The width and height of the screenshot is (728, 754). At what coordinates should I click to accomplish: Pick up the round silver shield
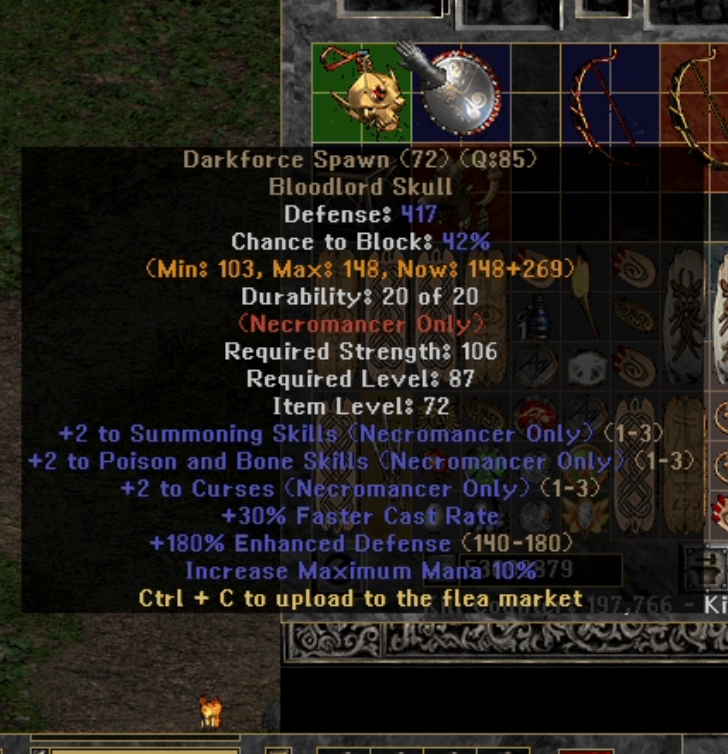(x=460, y=93)
